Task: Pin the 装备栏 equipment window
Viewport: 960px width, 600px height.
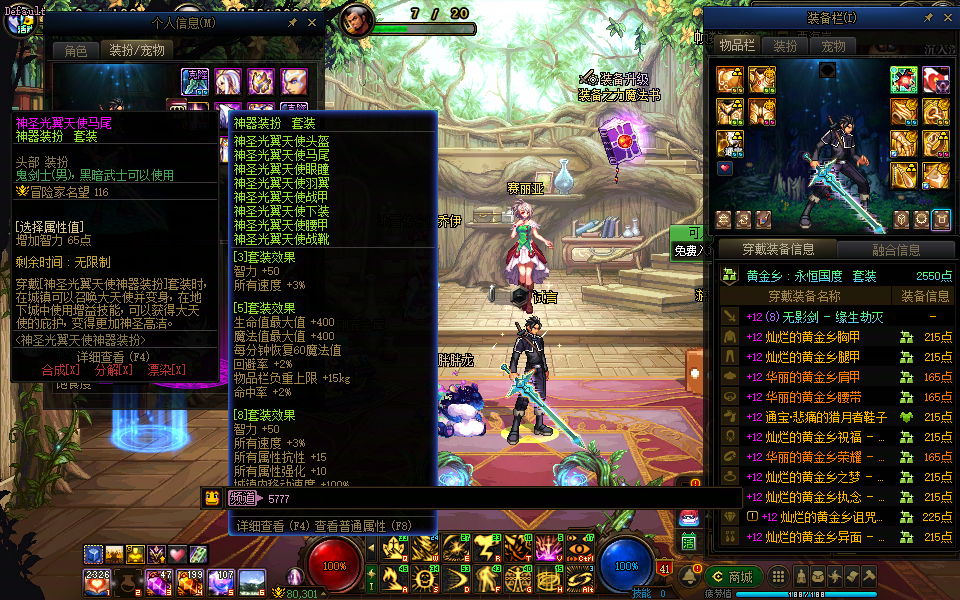Action: point(928,17)
